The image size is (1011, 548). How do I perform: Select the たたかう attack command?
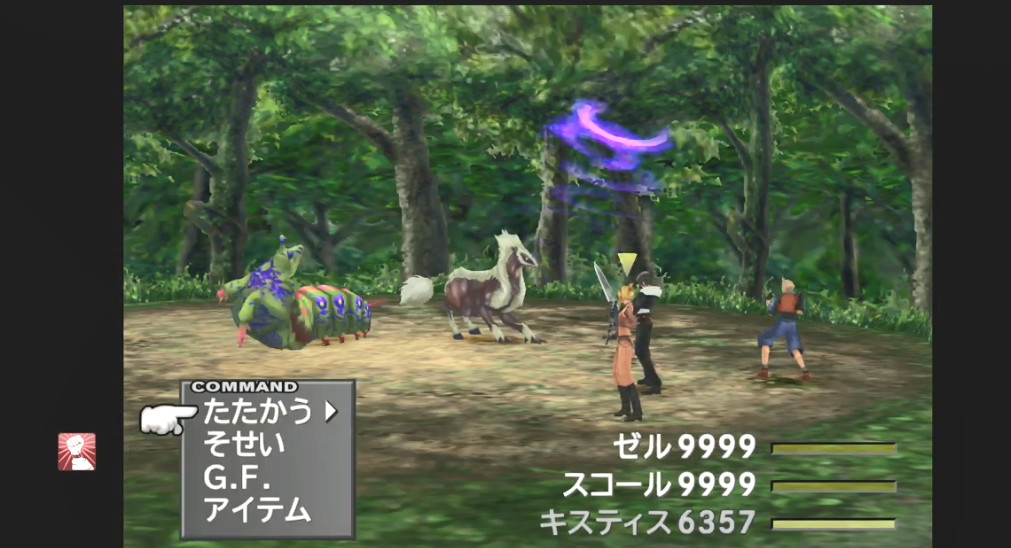tap(258, 411)
